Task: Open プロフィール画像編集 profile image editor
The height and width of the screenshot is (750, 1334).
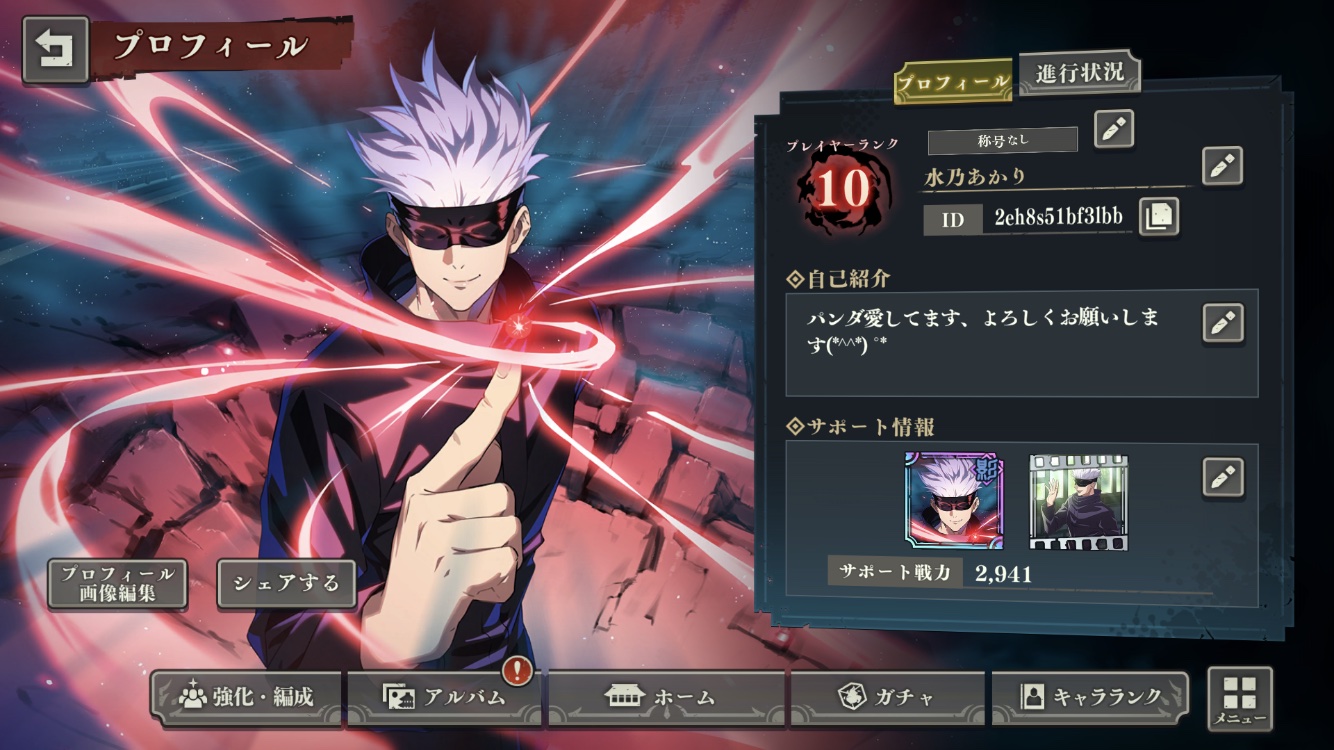Action: 117,584
